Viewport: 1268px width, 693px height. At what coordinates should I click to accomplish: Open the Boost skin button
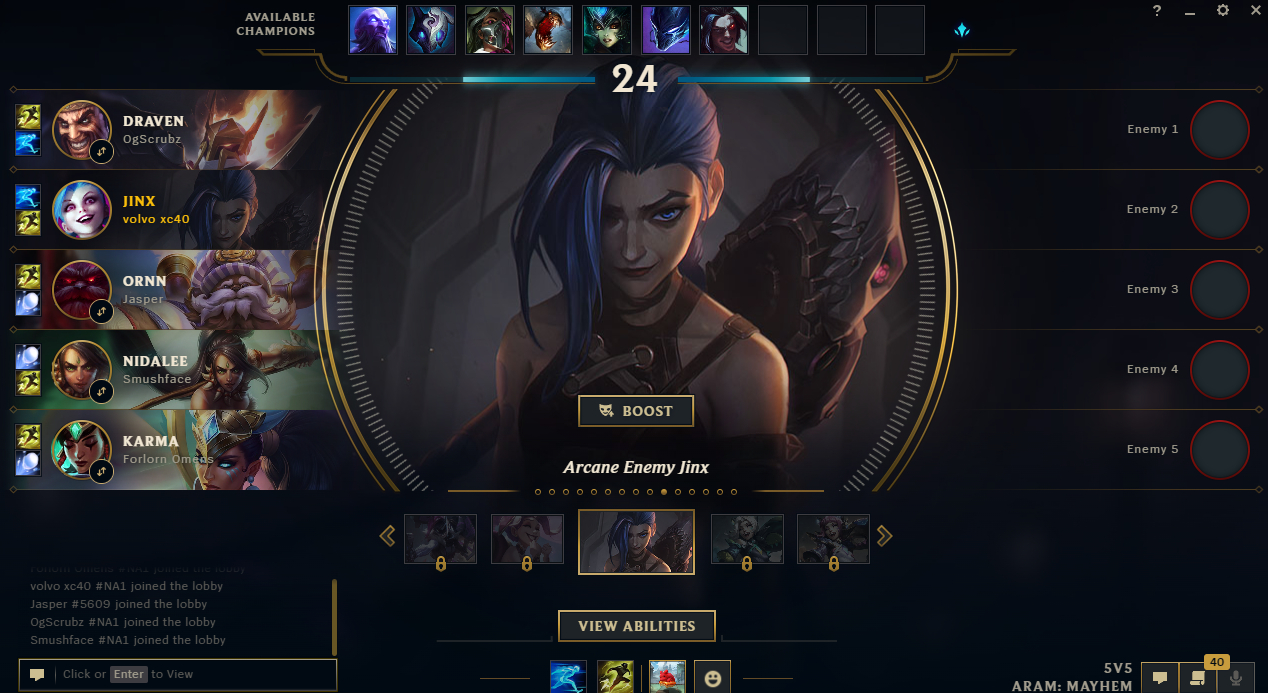(635, 411)
